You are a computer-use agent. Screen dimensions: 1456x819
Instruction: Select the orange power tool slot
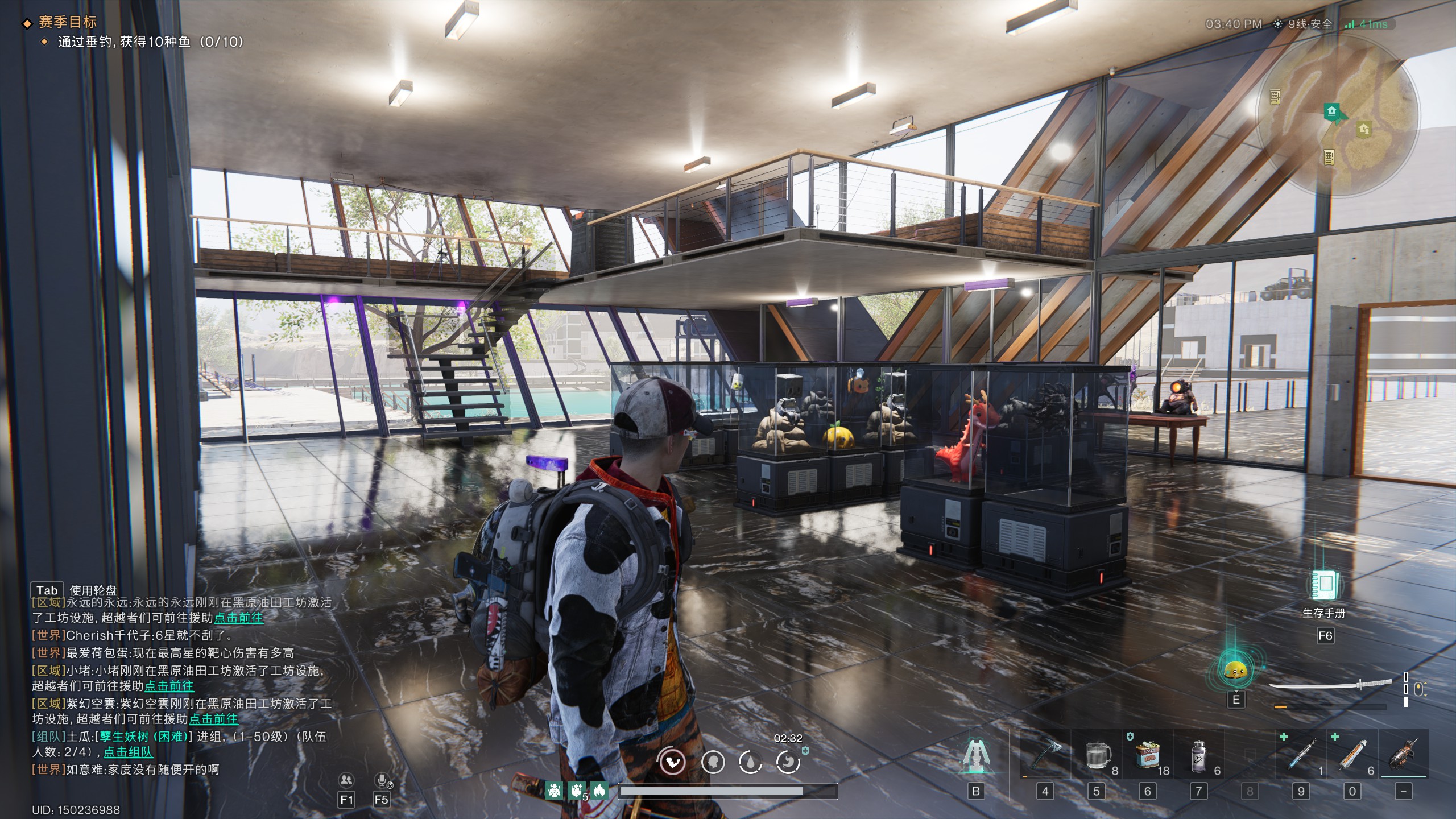[x=1403, y=755]
